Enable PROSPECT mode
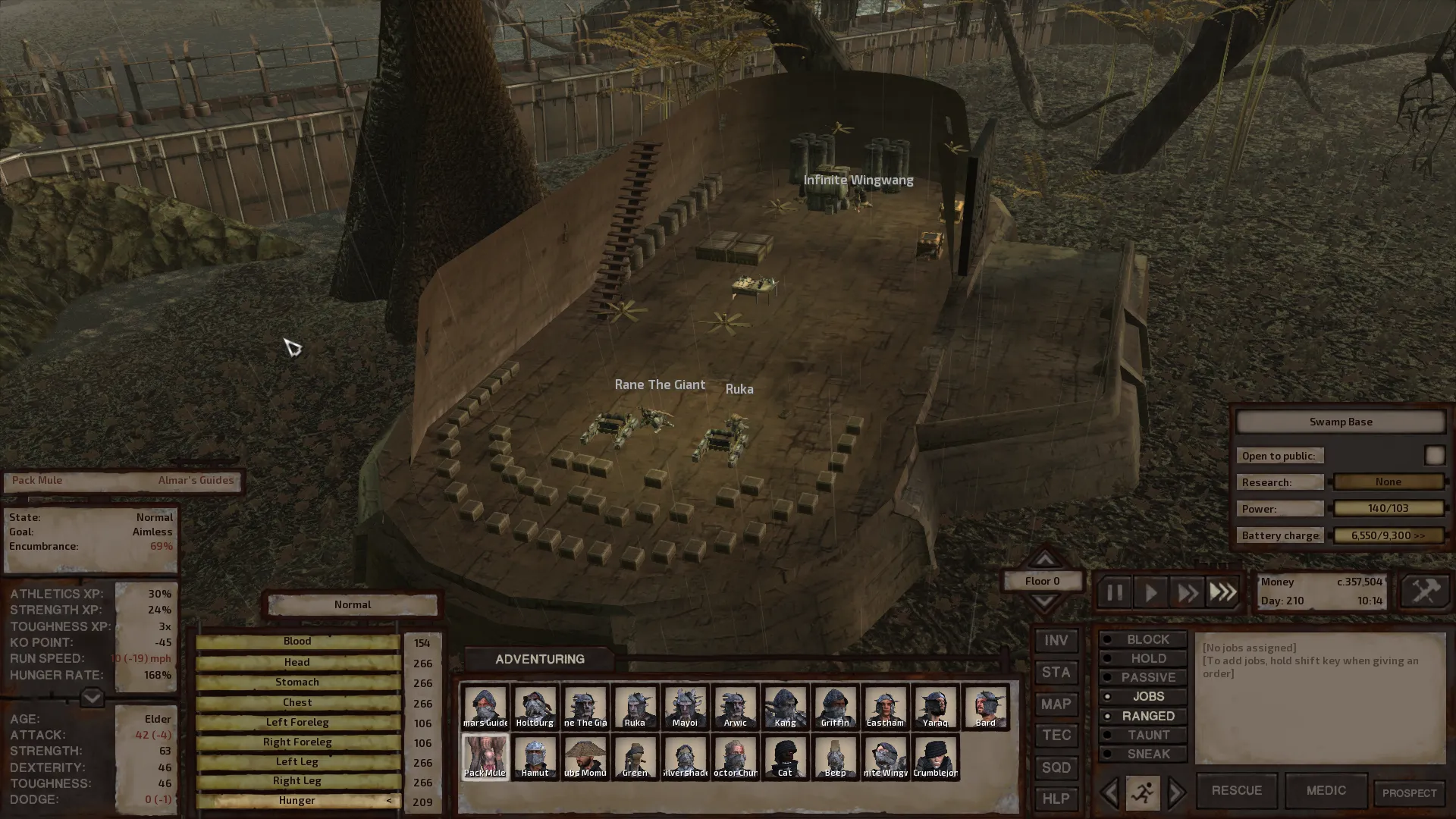 point(1409,793)
